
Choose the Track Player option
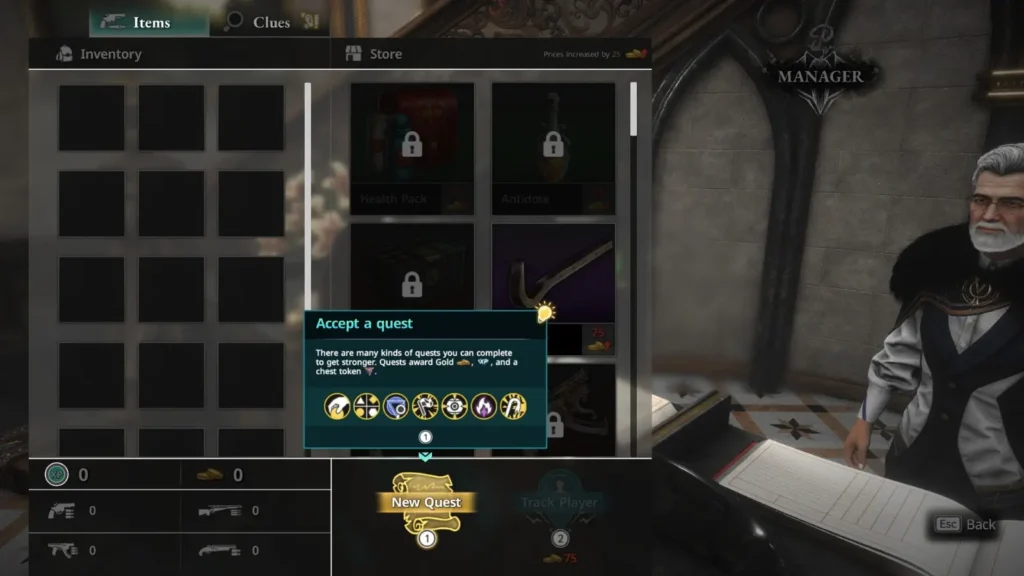tap(559, 503)
